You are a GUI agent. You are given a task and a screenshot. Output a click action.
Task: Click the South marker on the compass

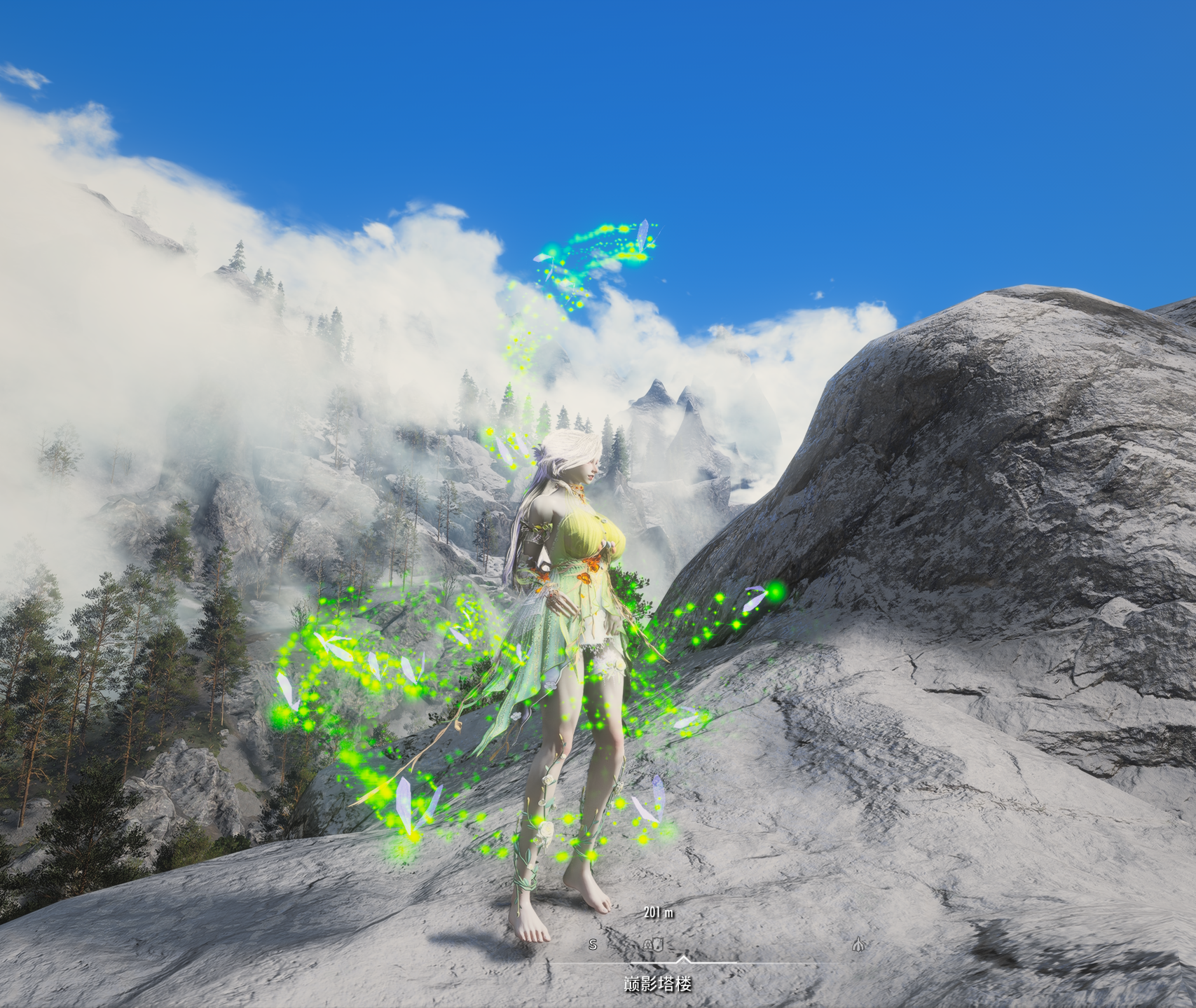point(593,945)
